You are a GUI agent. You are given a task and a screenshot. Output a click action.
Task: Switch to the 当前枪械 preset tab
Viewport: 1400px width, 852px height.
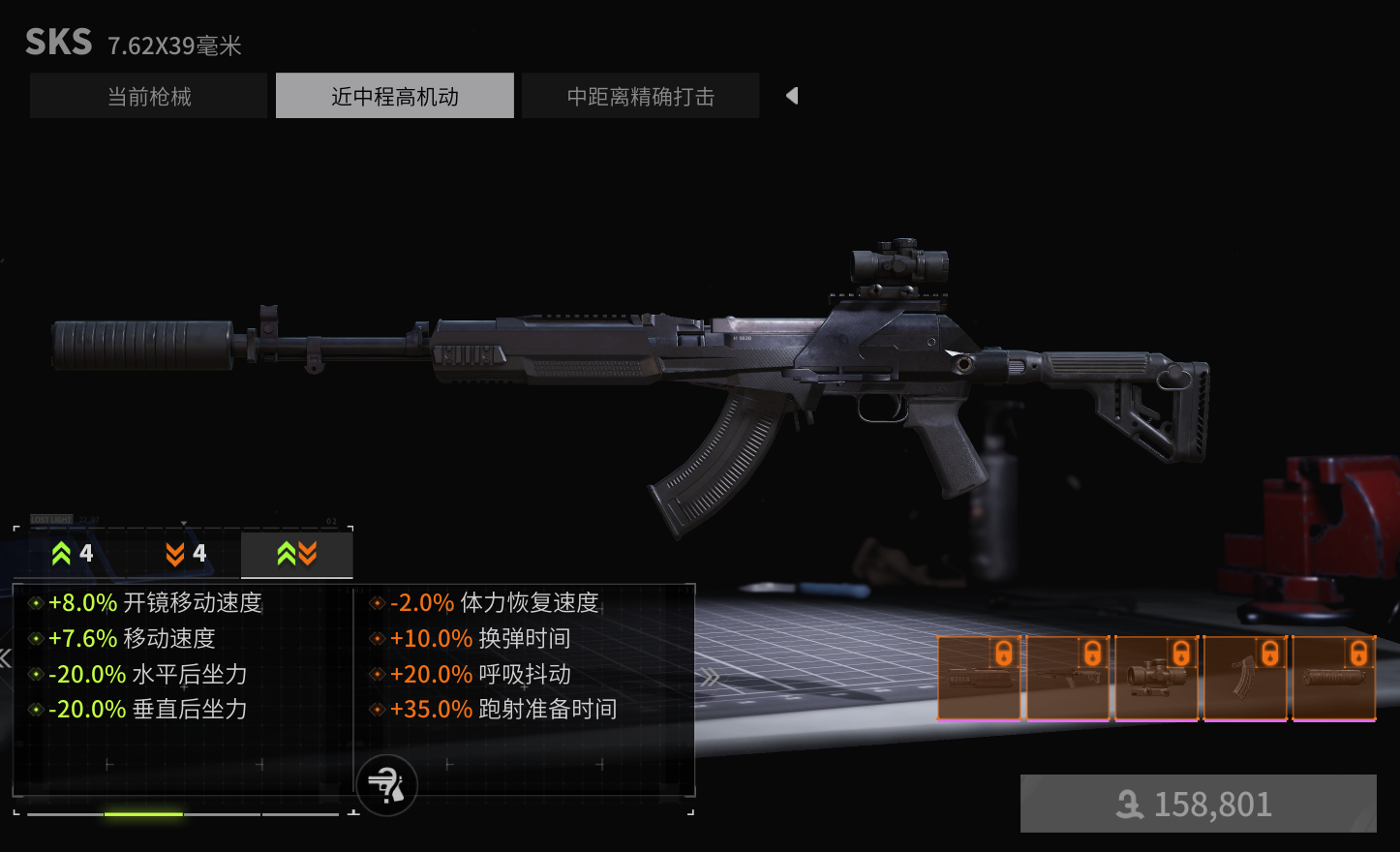148,96
